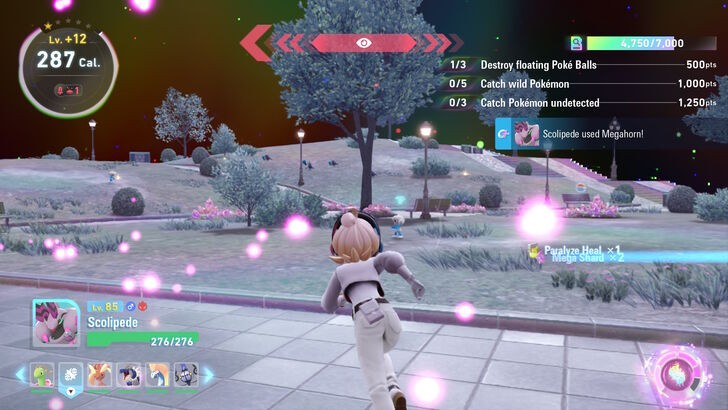Select the highlighted white Pokémon party slot

pos(70,374)
